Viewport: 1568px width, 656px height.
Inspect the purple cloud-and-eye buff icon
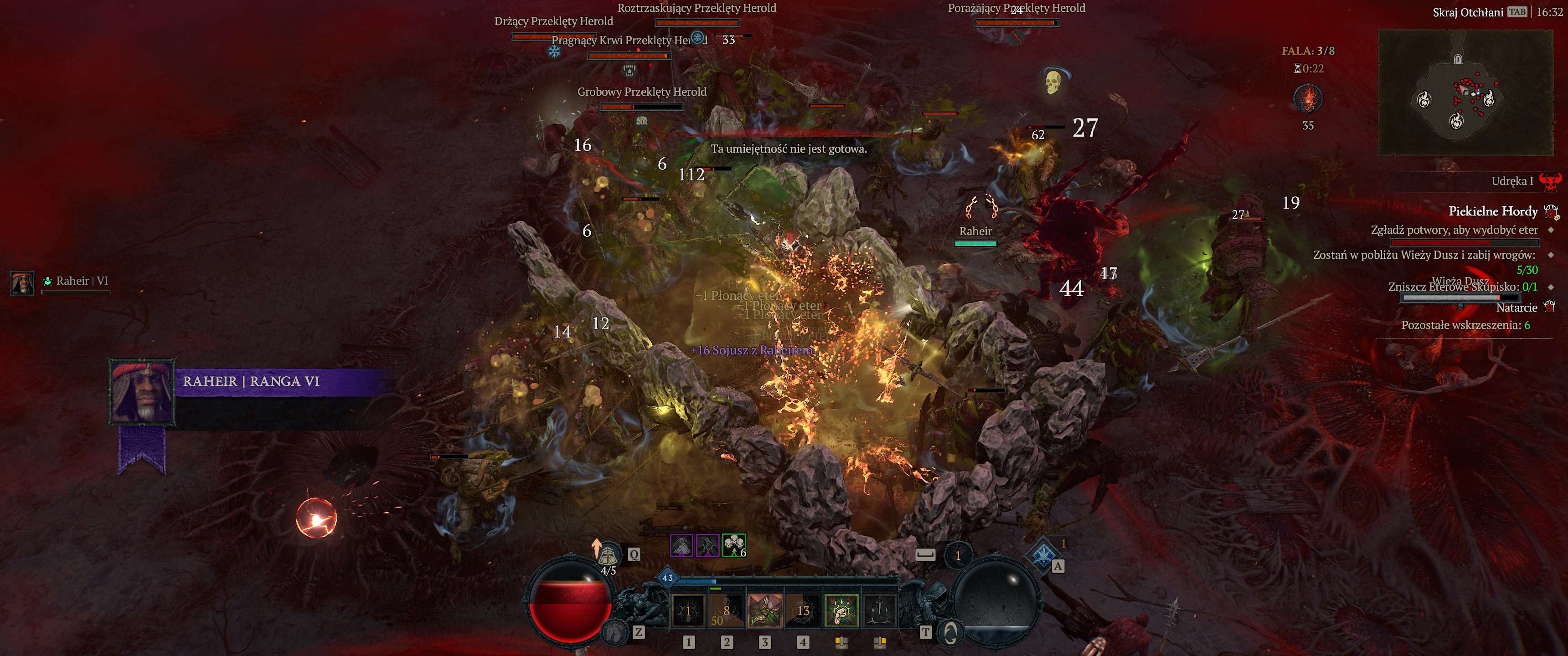682,545
